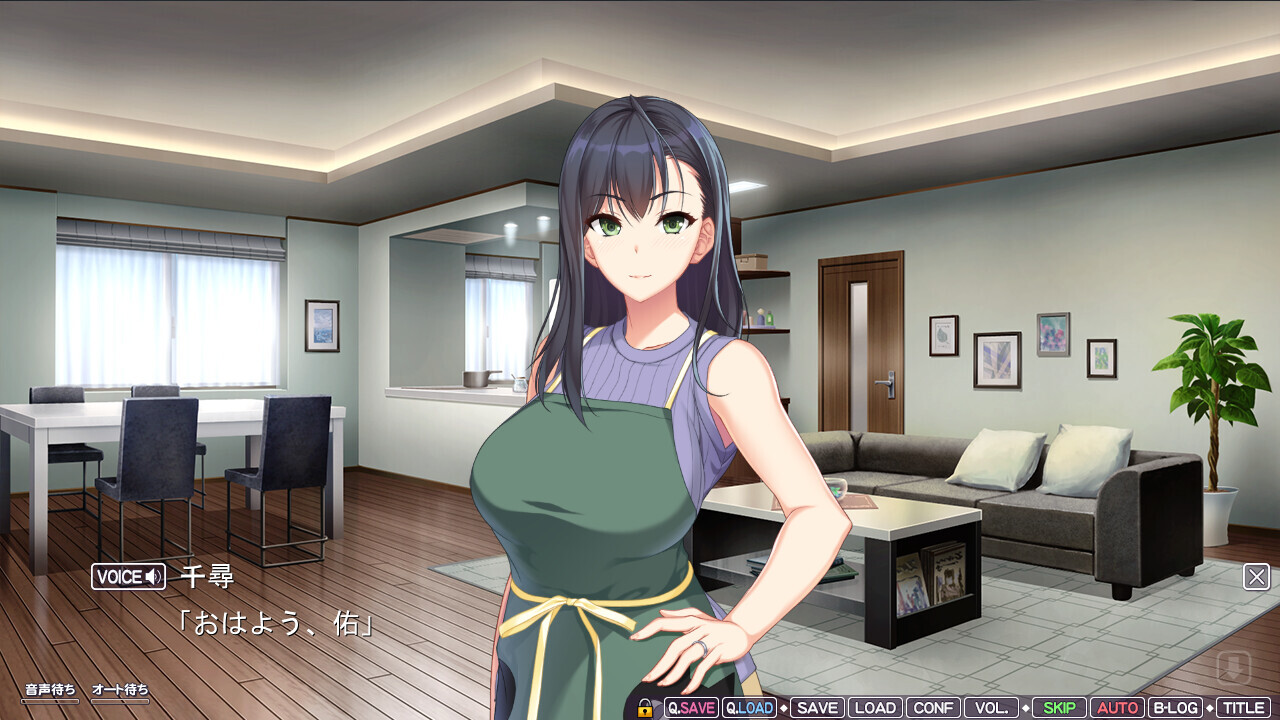Open the LOAD menu
Screen dimensions: 1280x720
click(875, 708)
